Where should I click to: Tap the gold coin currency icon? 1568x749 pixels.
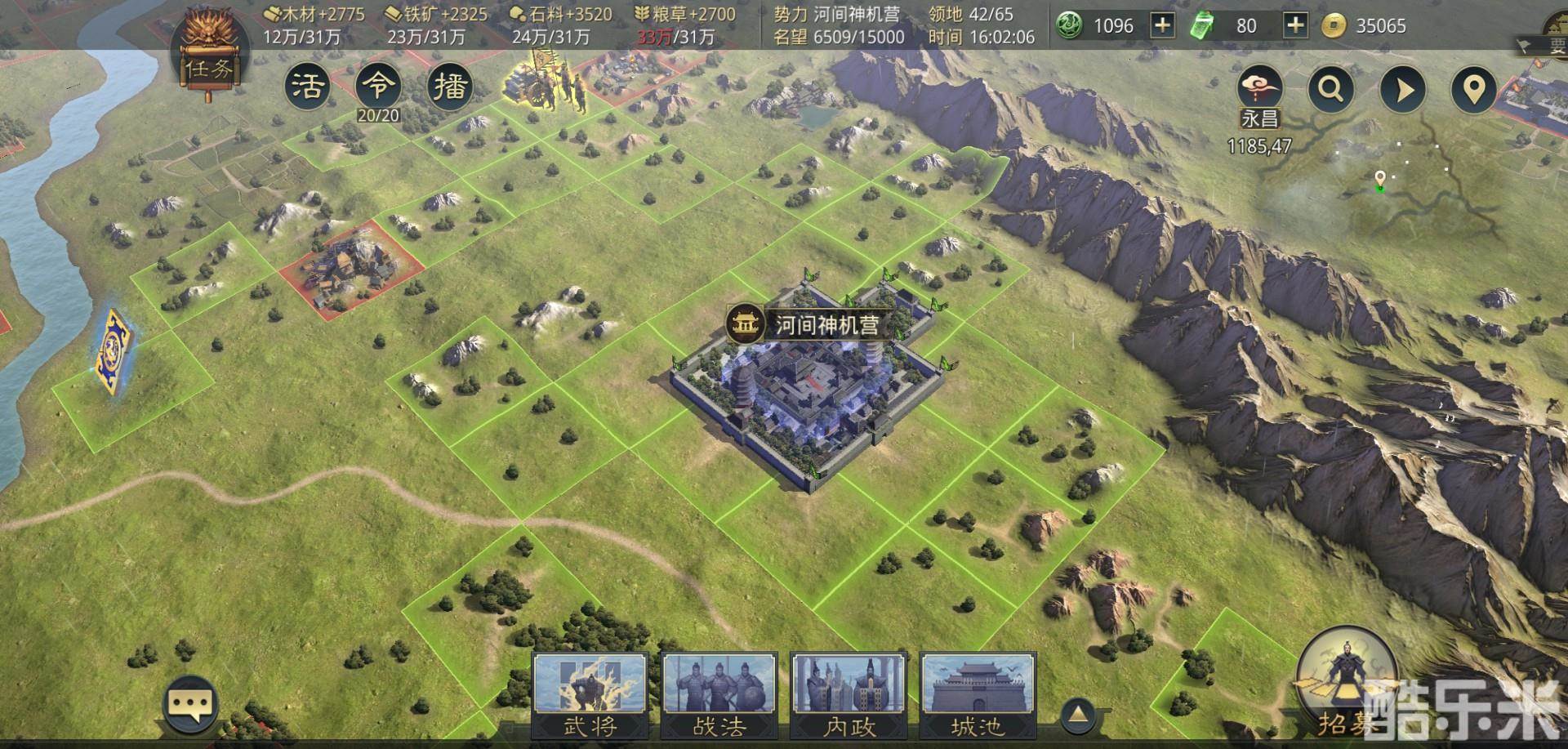[1333, 26]
